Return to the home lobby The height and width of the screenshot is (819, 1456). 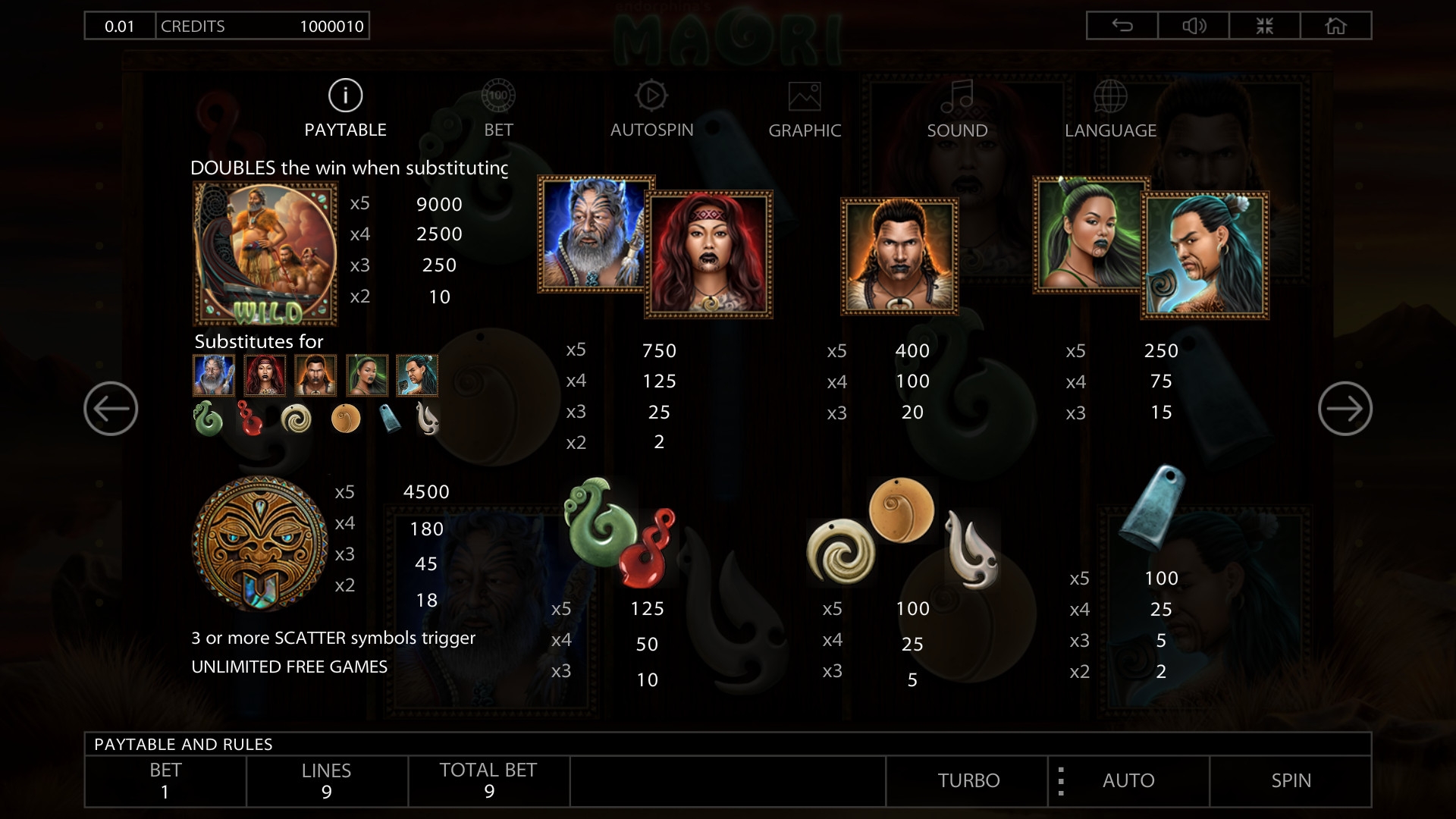pyautogui.click(x=1335, y=26)
